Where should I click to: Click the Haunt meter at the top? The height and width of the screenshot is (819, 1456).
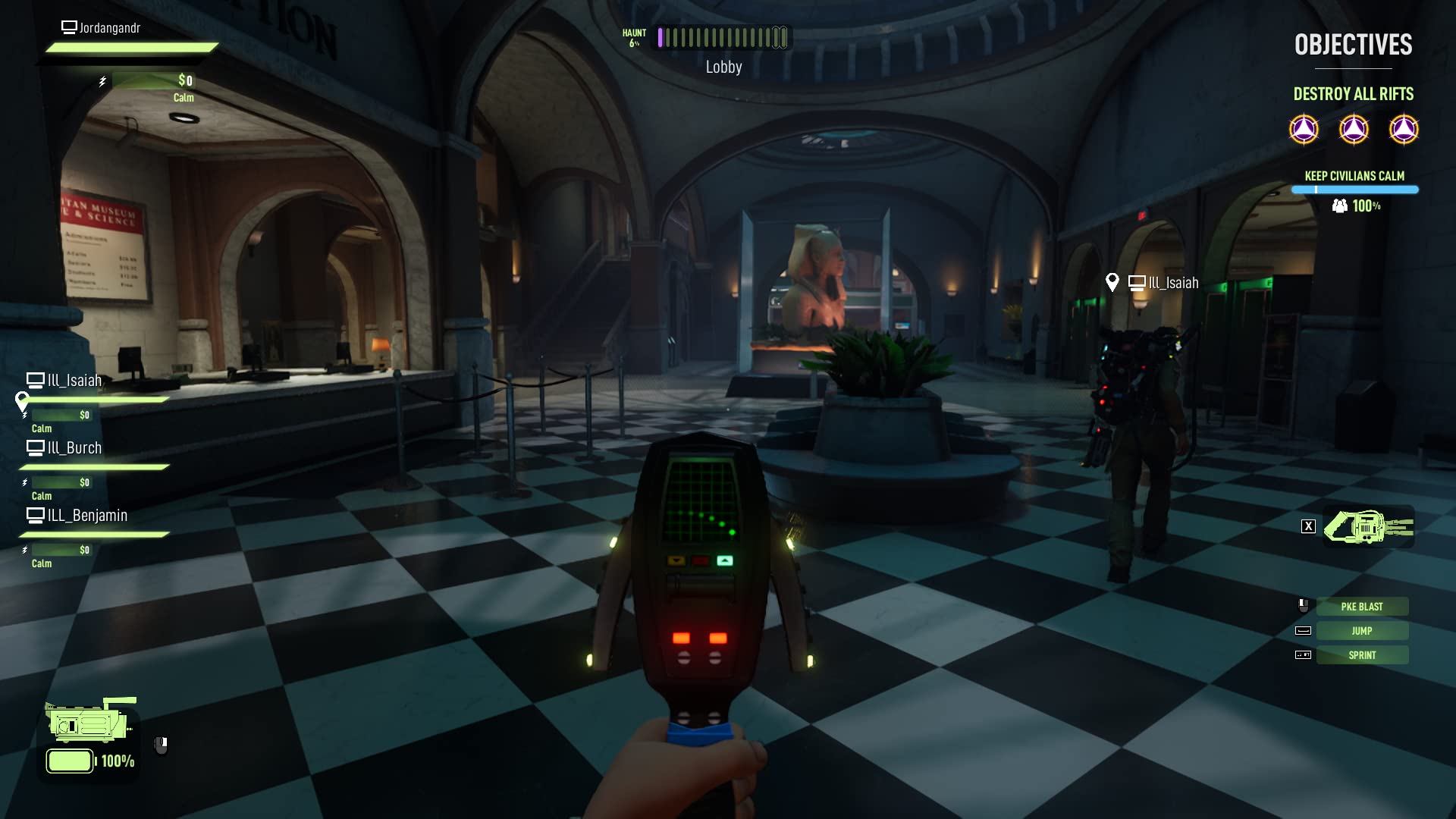[720, 37]
